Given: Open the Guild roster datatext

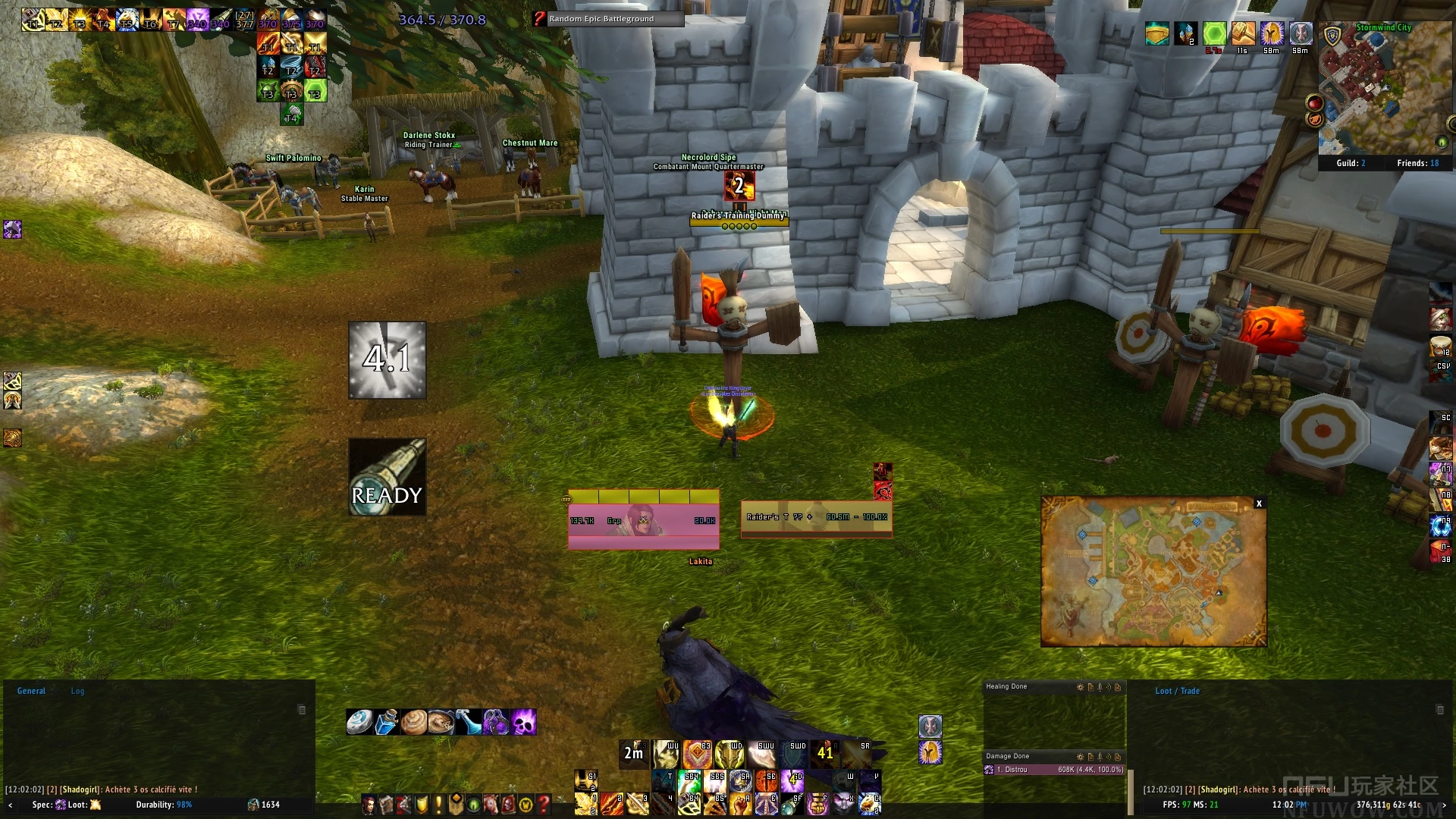Looking at the screenshot, I should coord(1350,163).
